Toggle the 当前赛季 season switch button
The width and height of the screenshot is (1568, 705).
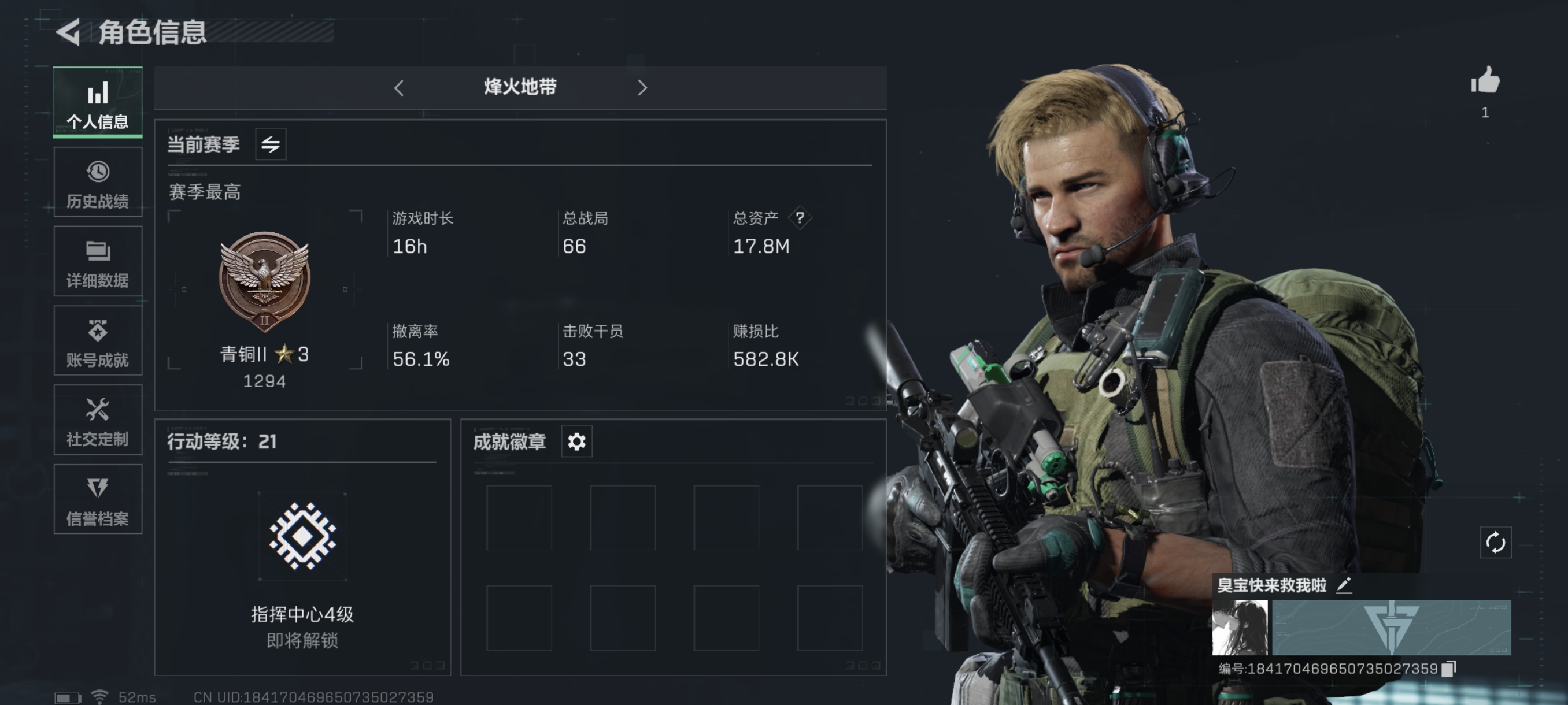pos(270,145)
